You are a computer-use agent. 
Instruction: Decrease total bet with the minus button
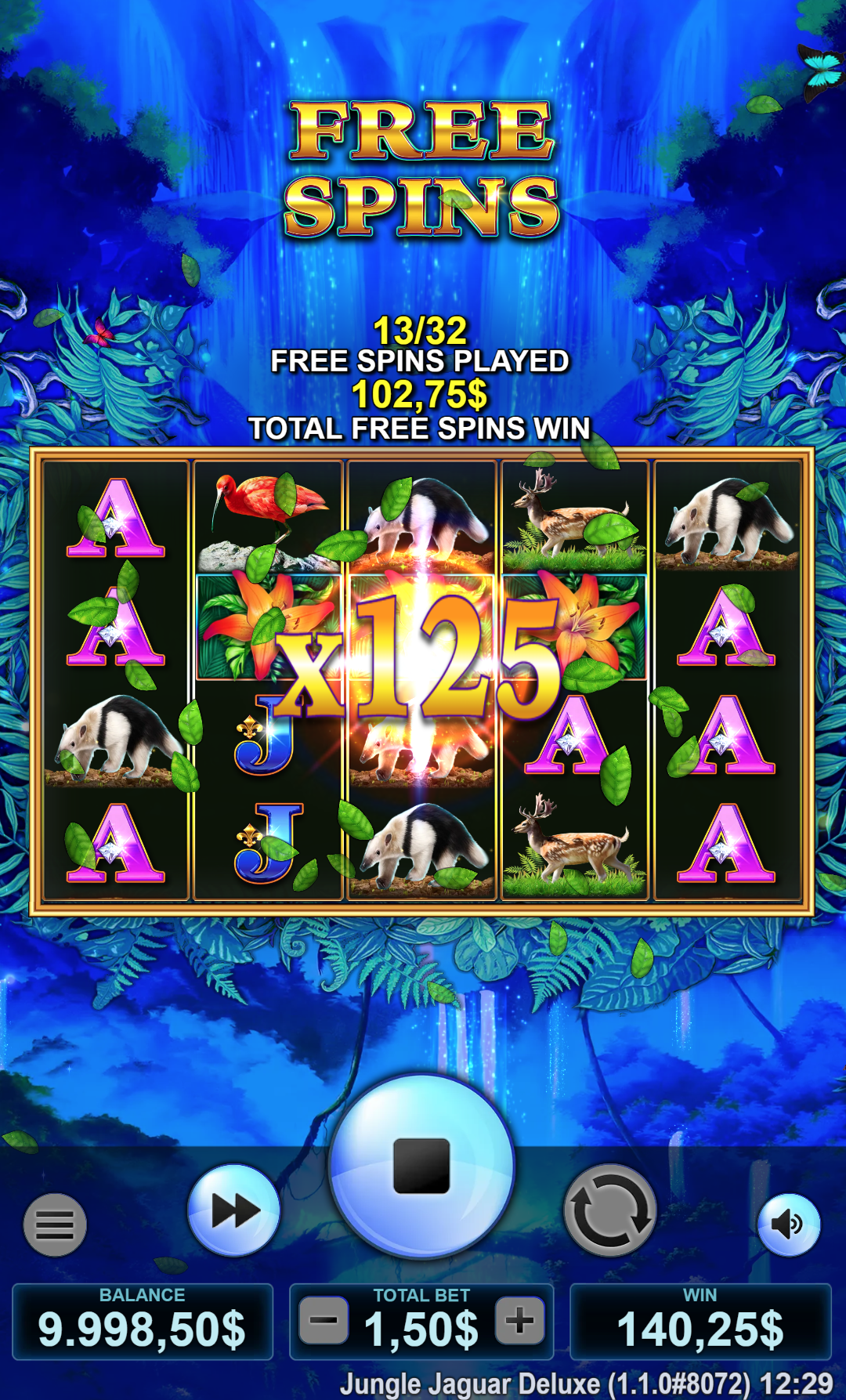324,1321
